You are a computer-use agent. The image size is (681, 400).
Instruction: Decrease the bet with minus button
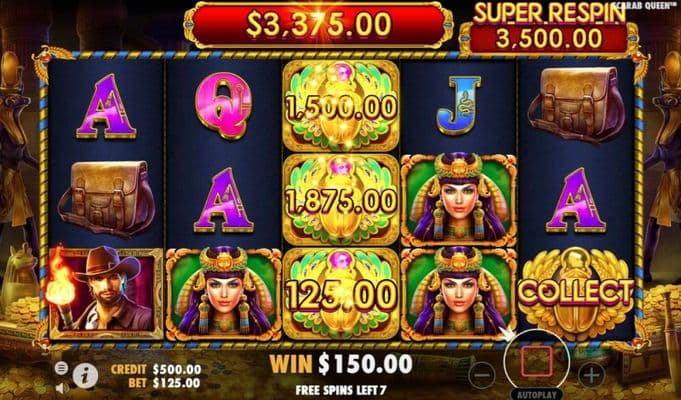(x=483, y=375)
